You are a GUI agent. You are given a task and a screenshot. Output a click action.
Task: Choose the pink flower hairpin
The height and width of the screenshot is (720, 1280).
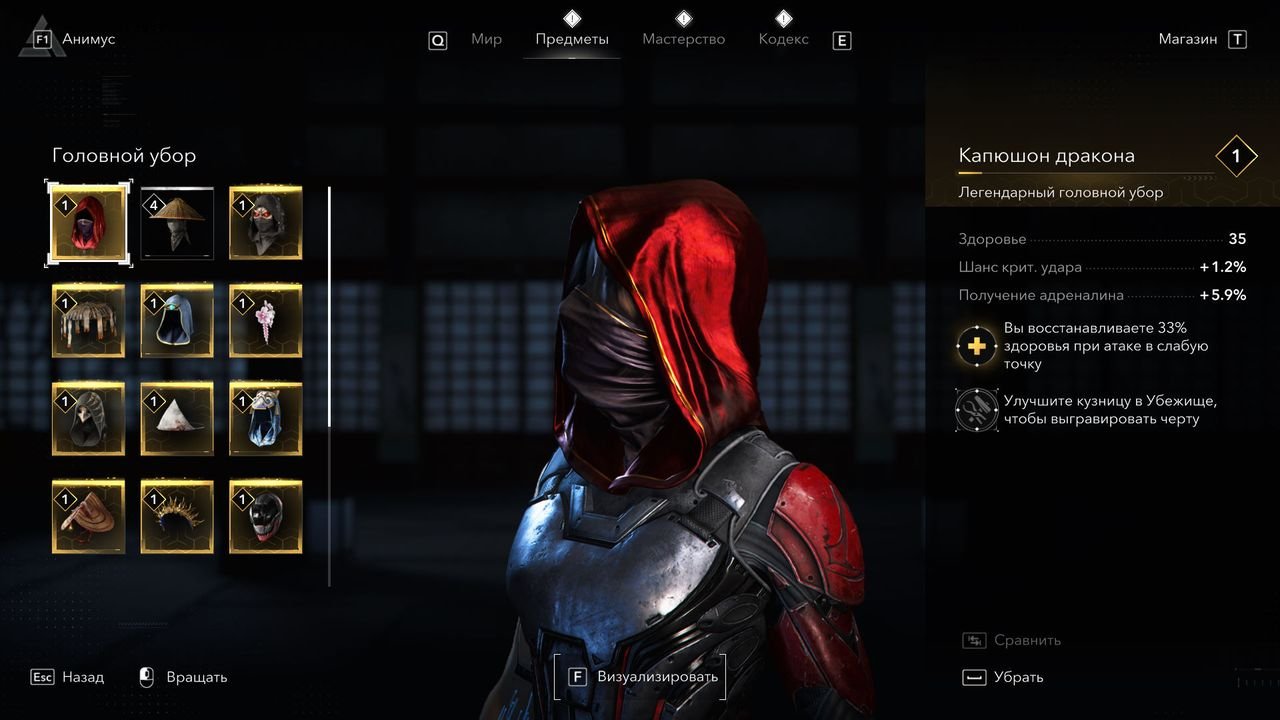coord(265,321)
